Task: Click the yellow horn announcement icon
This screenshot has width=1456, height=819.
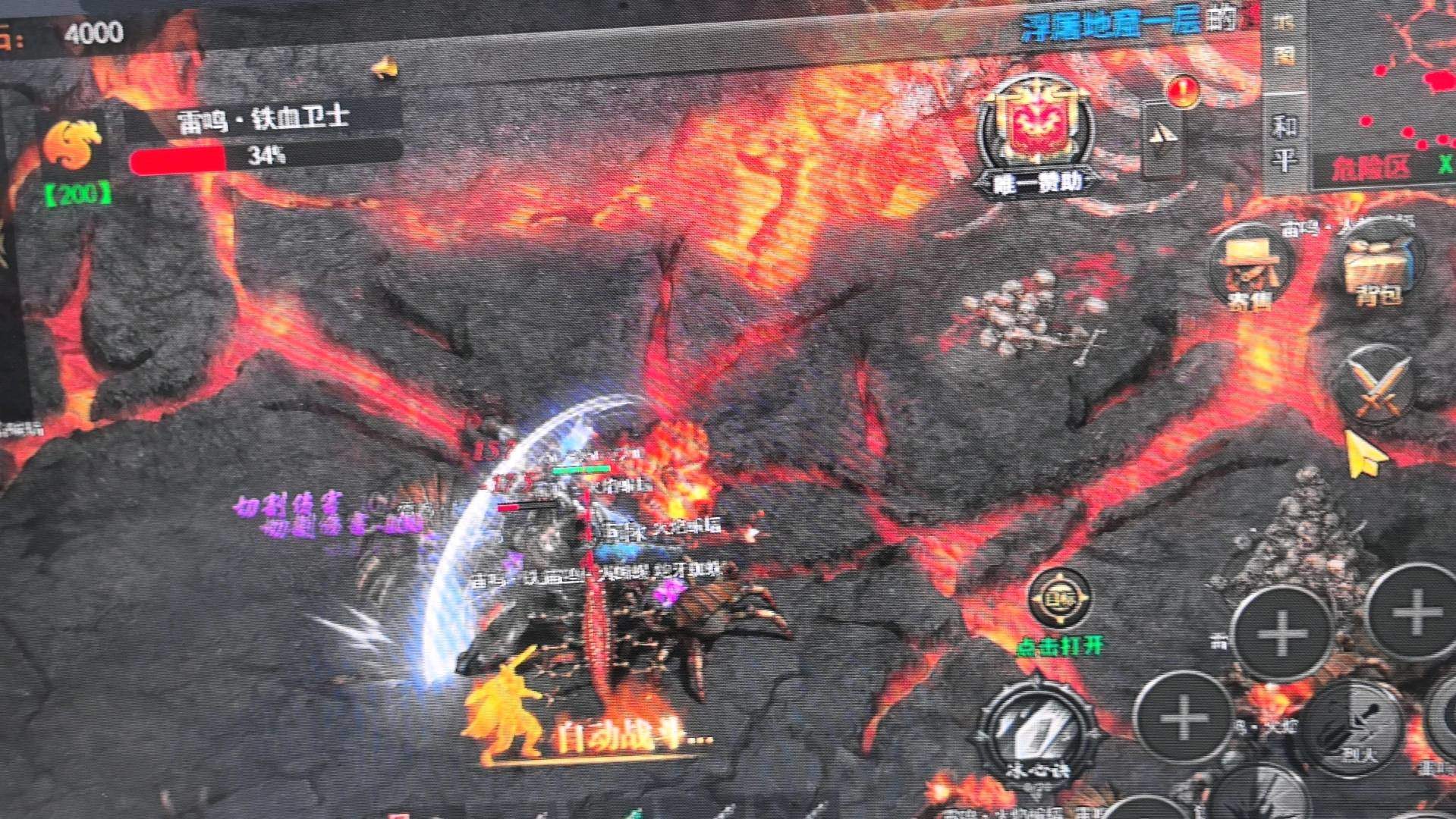Action: coord(385,68)
